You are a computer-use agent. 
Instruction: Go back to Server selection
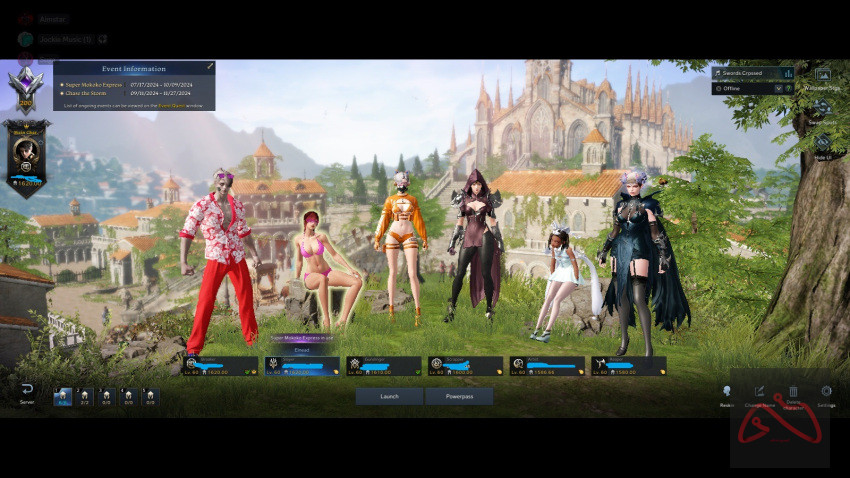27,392
